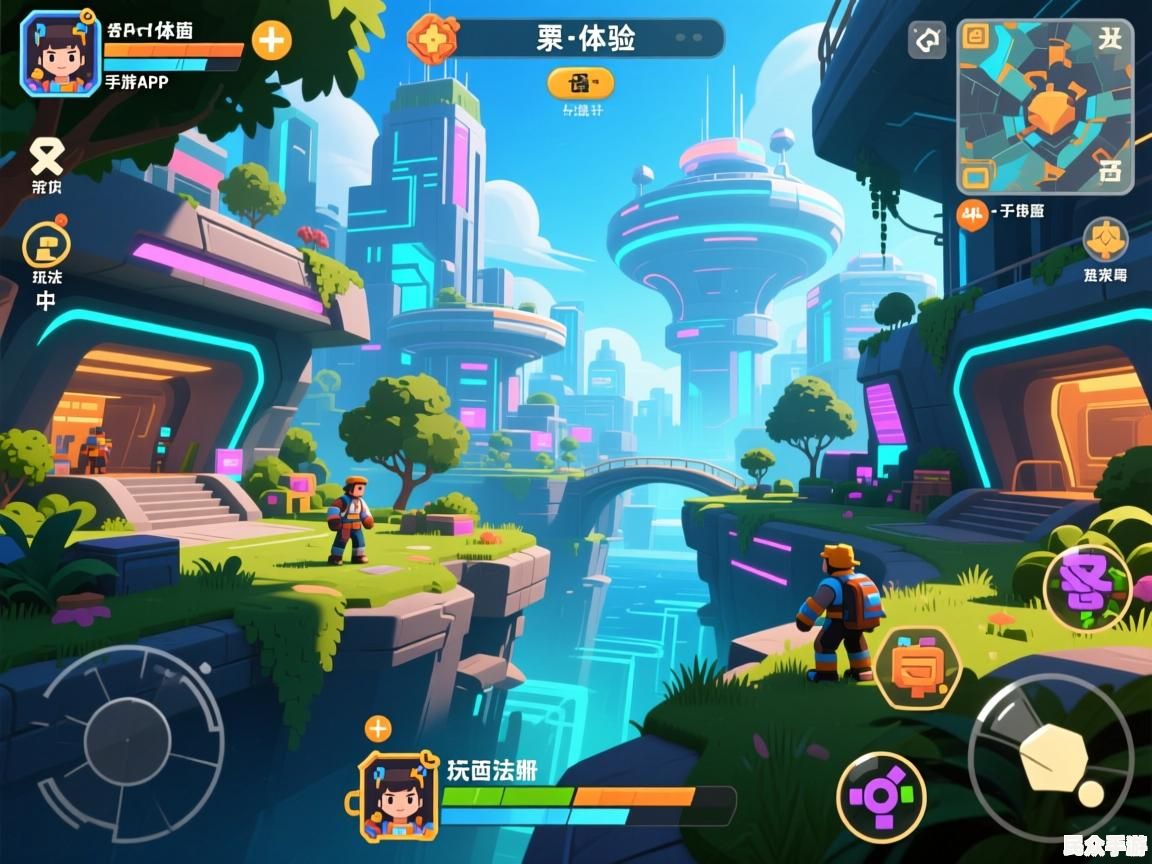
Task: Activate the purple swirl skill button
Action: pos(1086,588)
